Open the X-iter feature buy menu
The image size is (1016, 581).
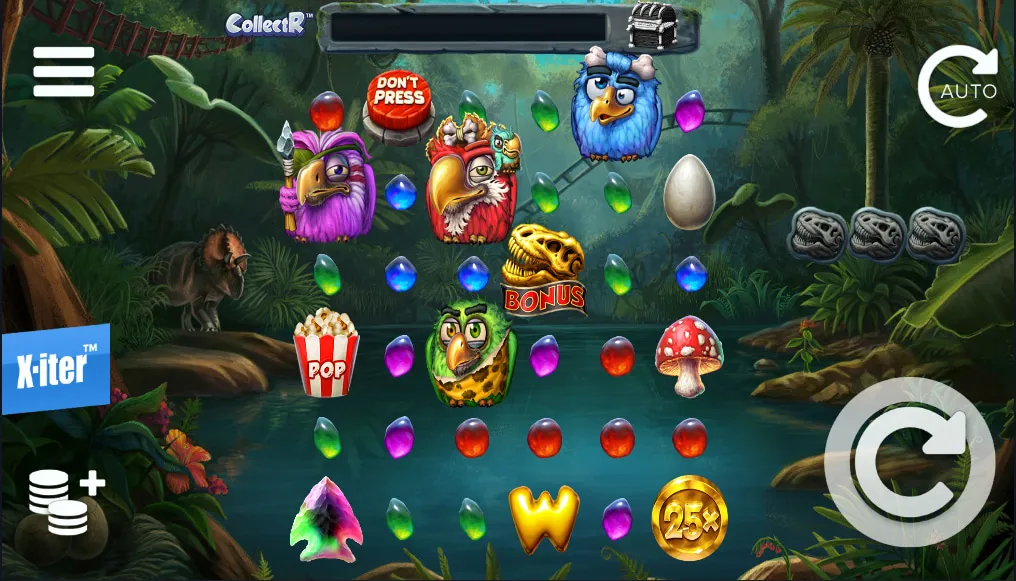point(55,370)
